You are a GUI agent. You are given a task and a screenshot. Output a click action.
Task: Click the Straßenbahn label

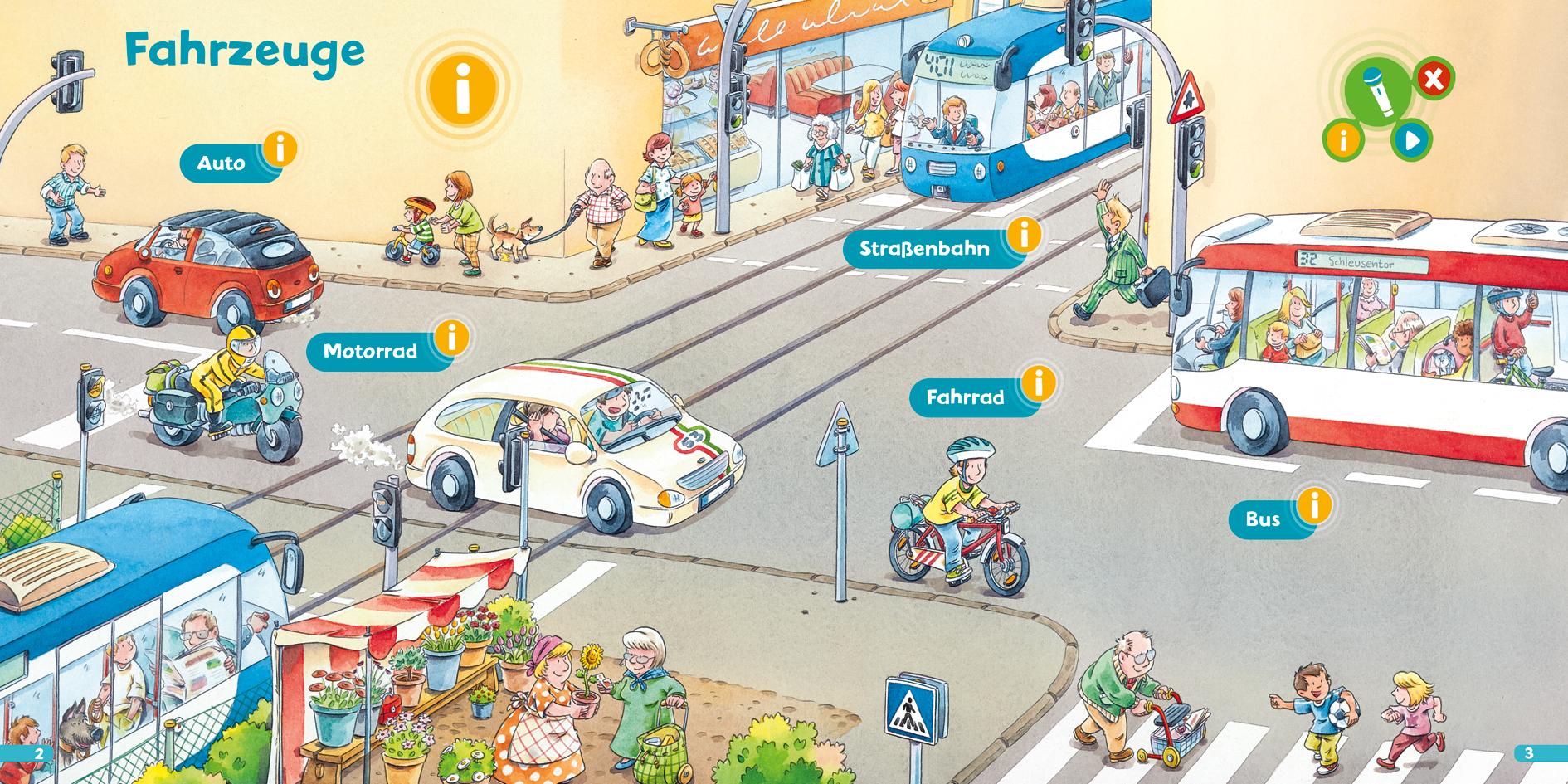(927, 249)
